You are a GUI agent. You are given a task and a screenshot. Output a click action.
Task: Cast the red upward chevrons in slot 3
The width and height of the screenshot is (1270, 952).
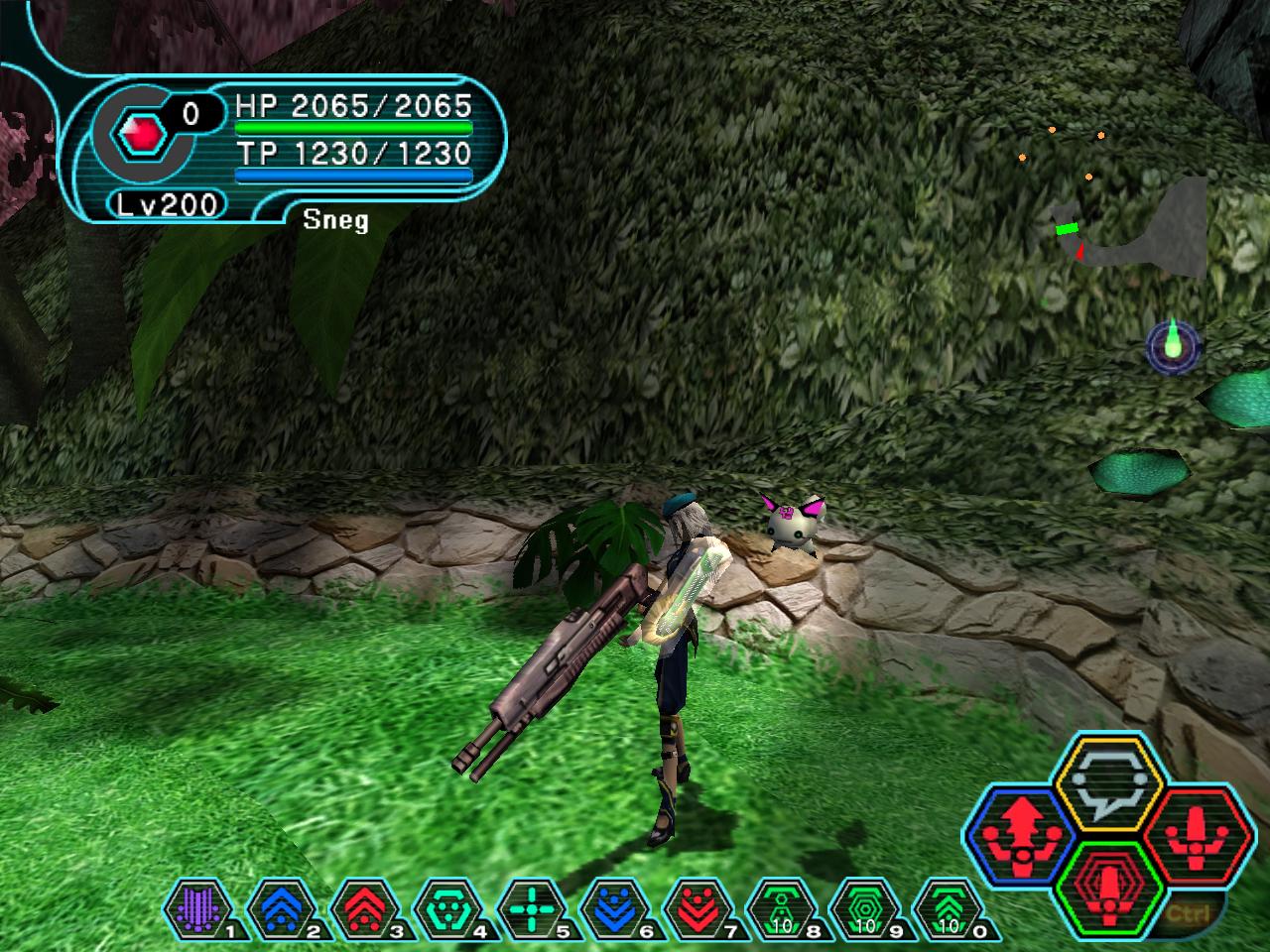361,907
